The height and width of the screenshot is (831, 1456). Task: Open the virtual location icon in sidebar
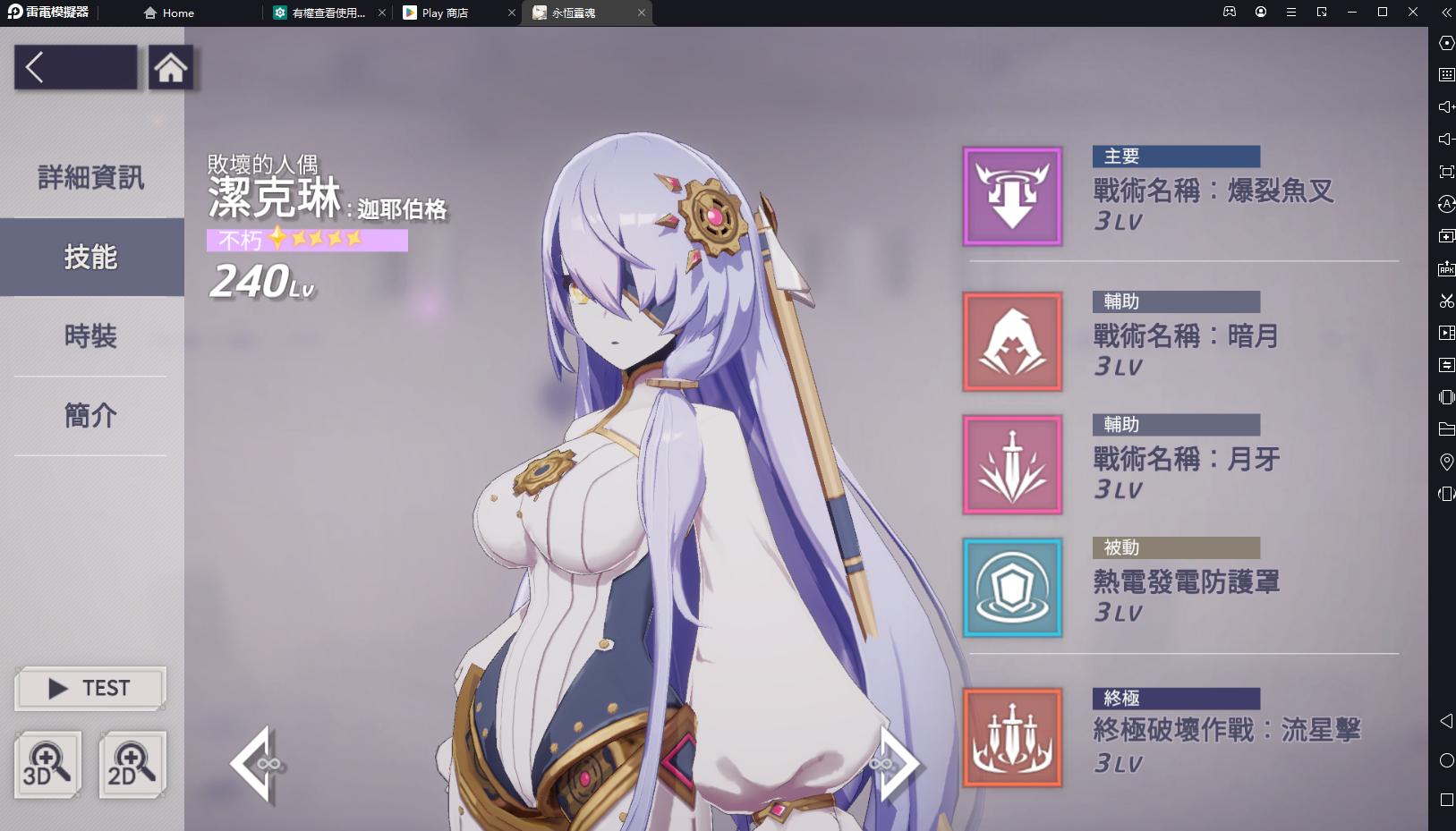click(x=1447, y=462)
